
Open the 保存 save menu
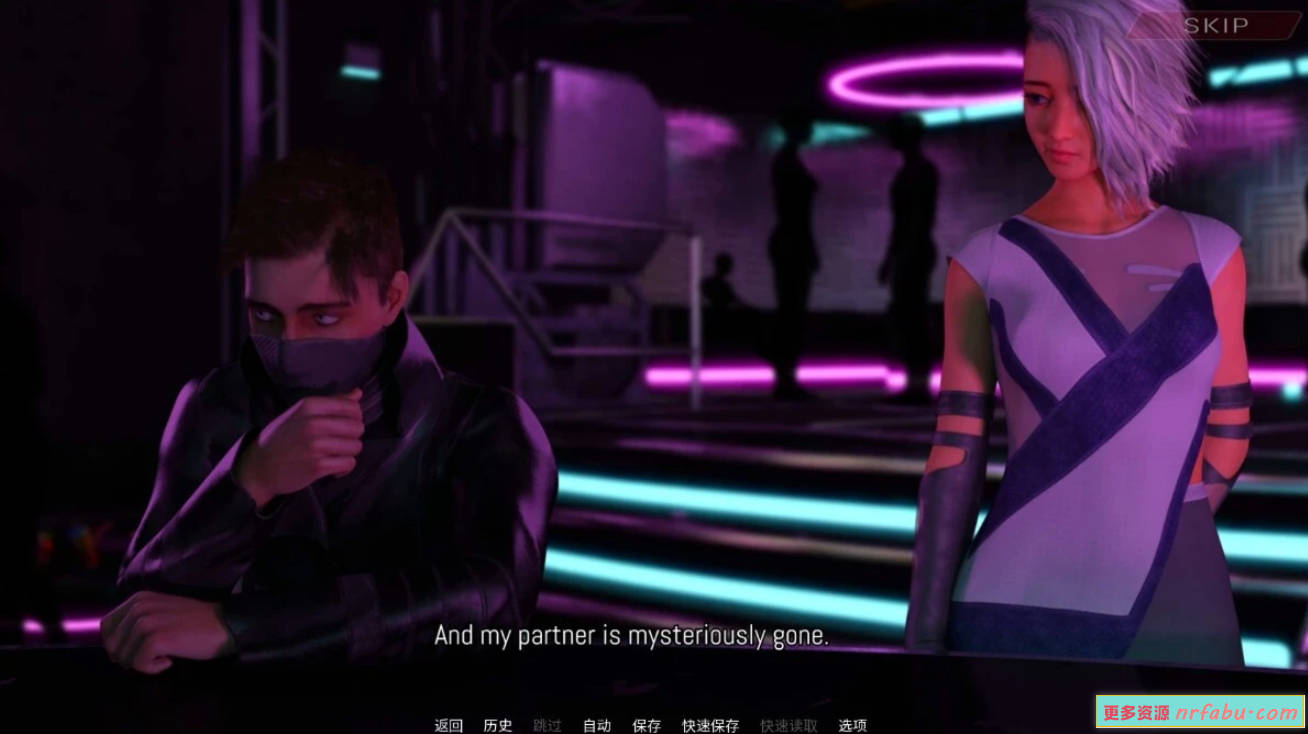[647, 725]
